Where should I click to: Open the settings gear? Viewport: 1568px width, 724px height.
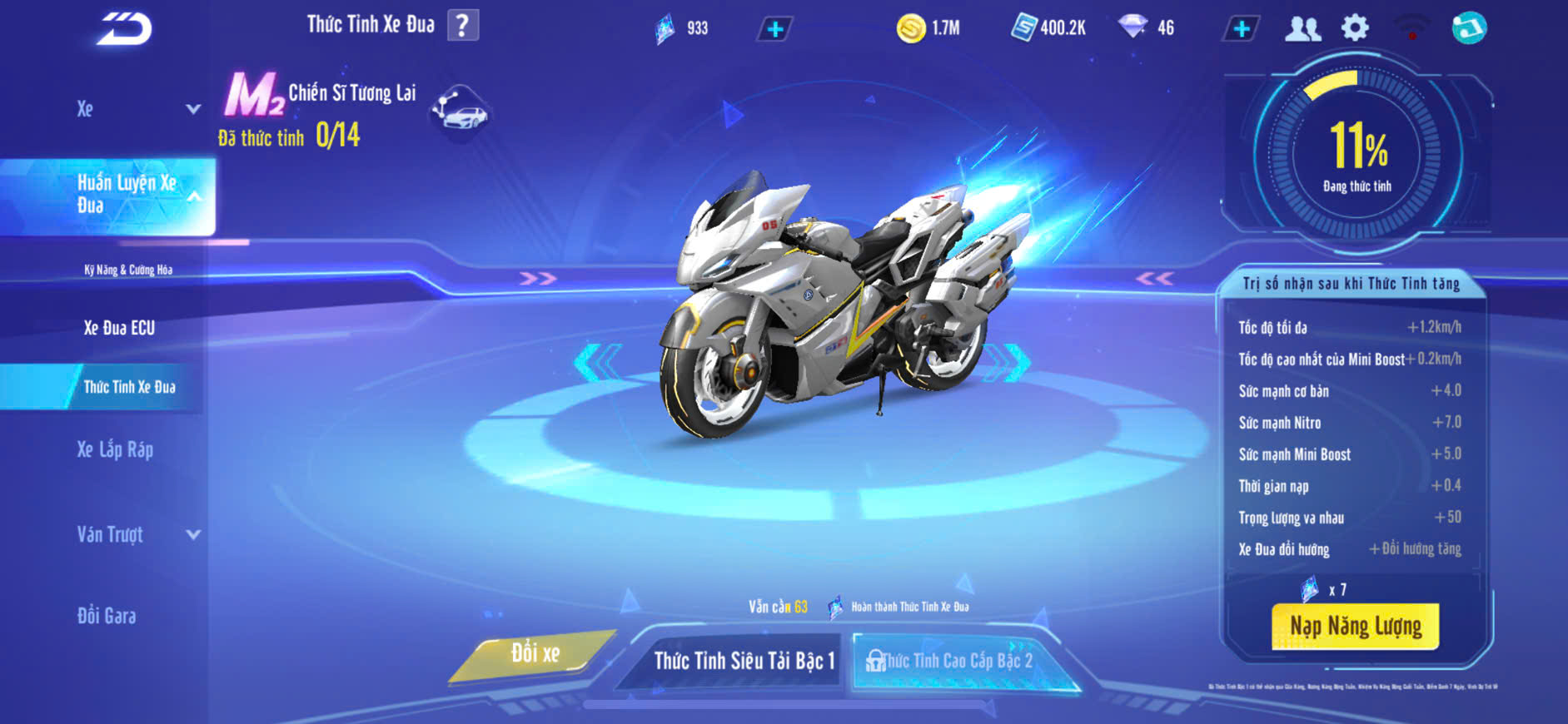click(1355, 28)
